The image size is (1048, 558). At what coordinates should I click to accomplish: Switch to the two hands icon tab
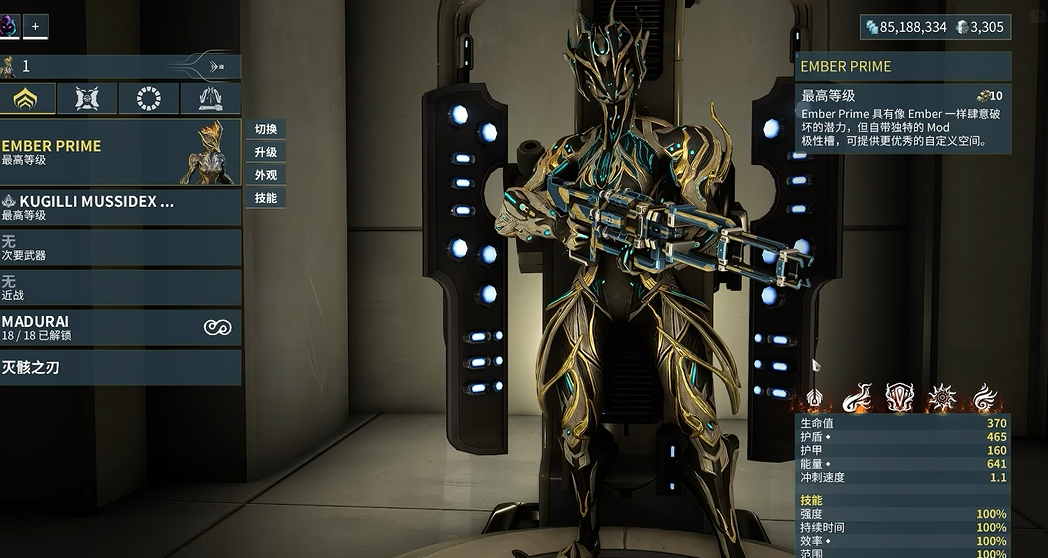(210, 98)
